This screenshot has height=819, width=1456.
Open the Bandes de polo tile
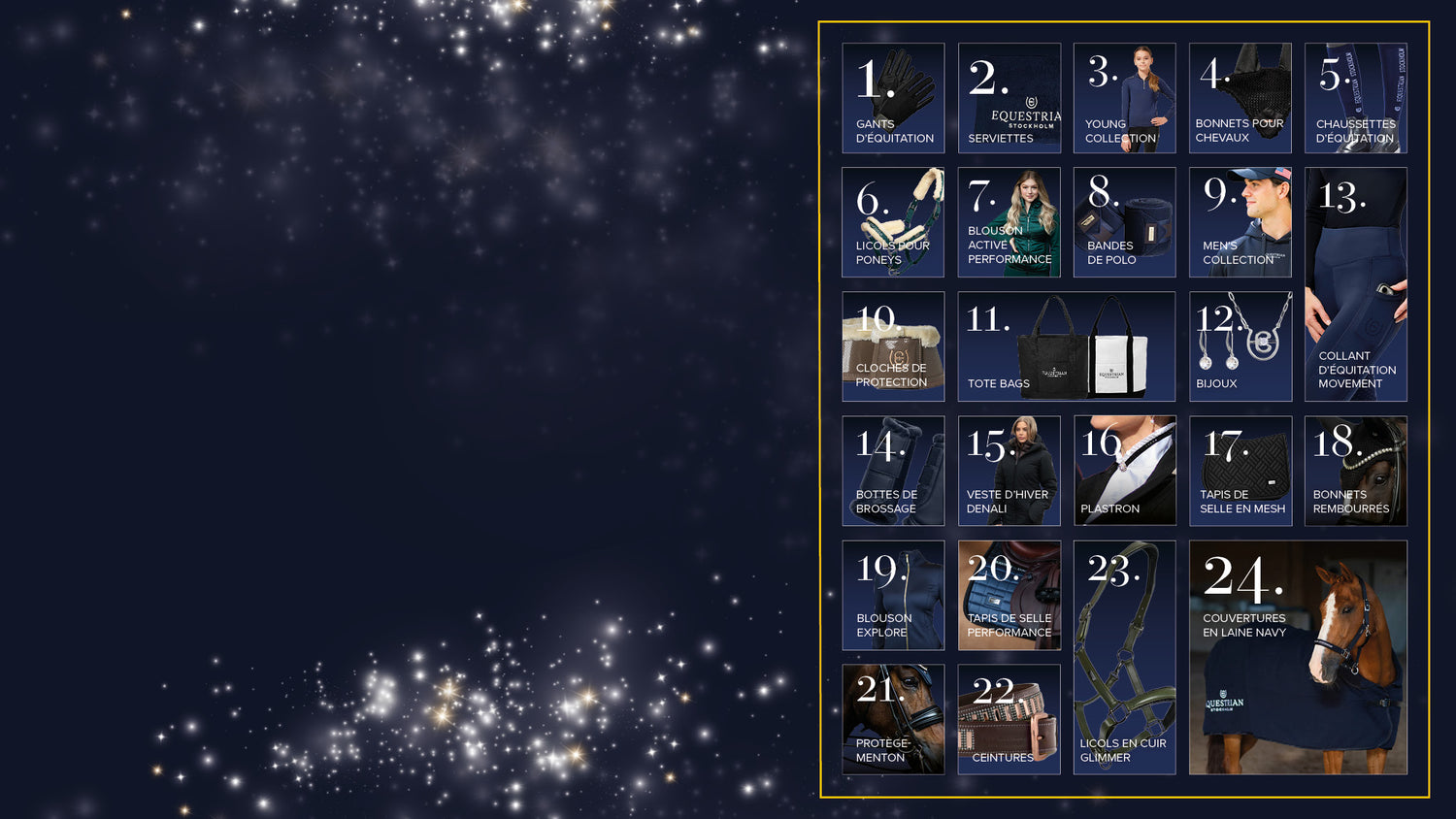[x=1124, y=222]
